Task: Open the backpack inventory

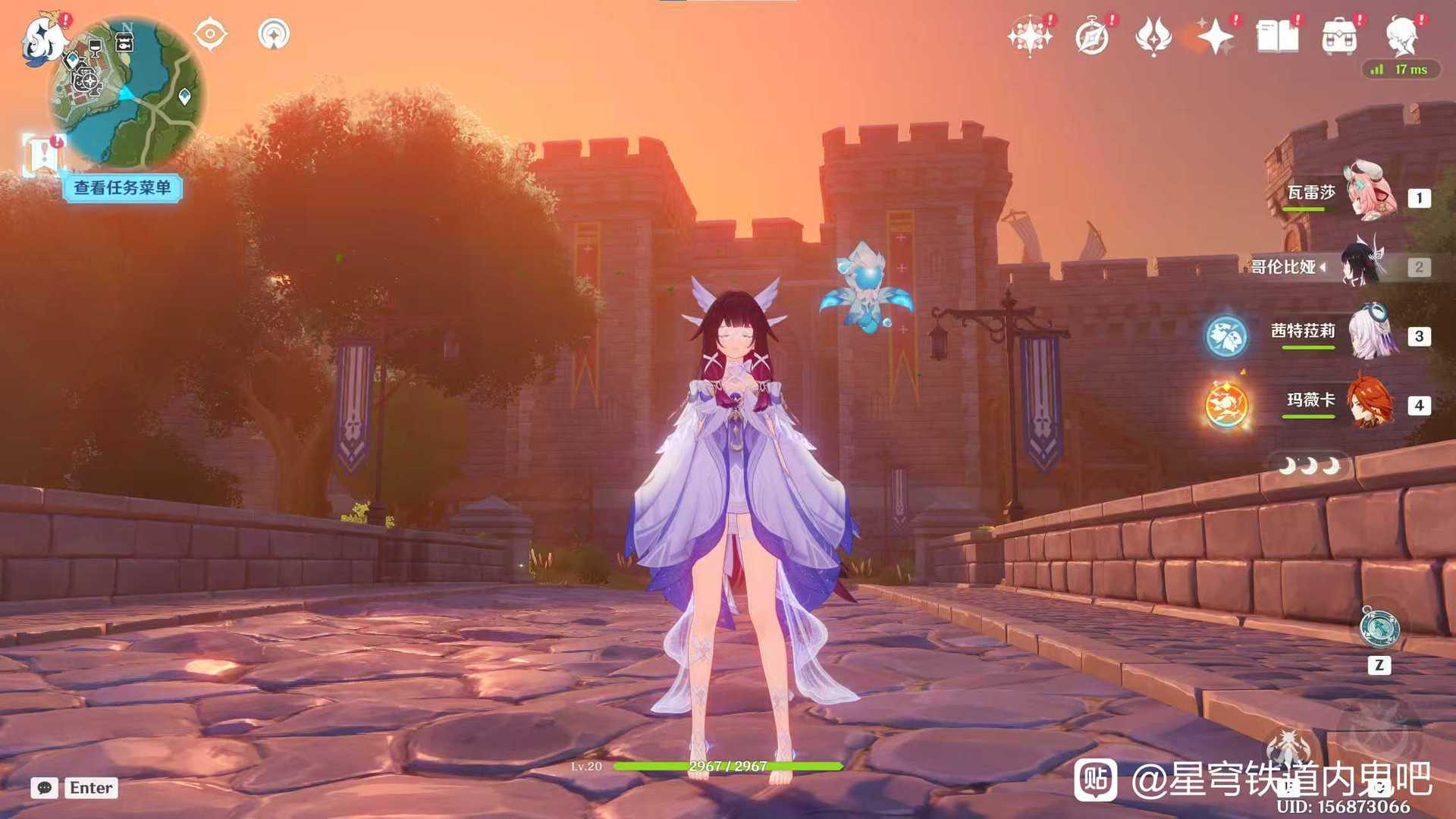Action: (1339, 36)
